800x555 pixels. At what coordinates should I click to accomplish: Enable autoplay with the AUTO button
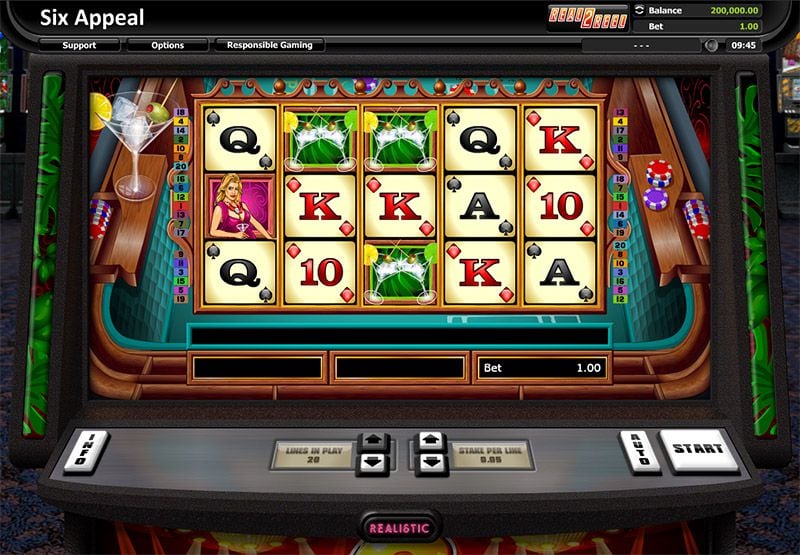point(640,452)
